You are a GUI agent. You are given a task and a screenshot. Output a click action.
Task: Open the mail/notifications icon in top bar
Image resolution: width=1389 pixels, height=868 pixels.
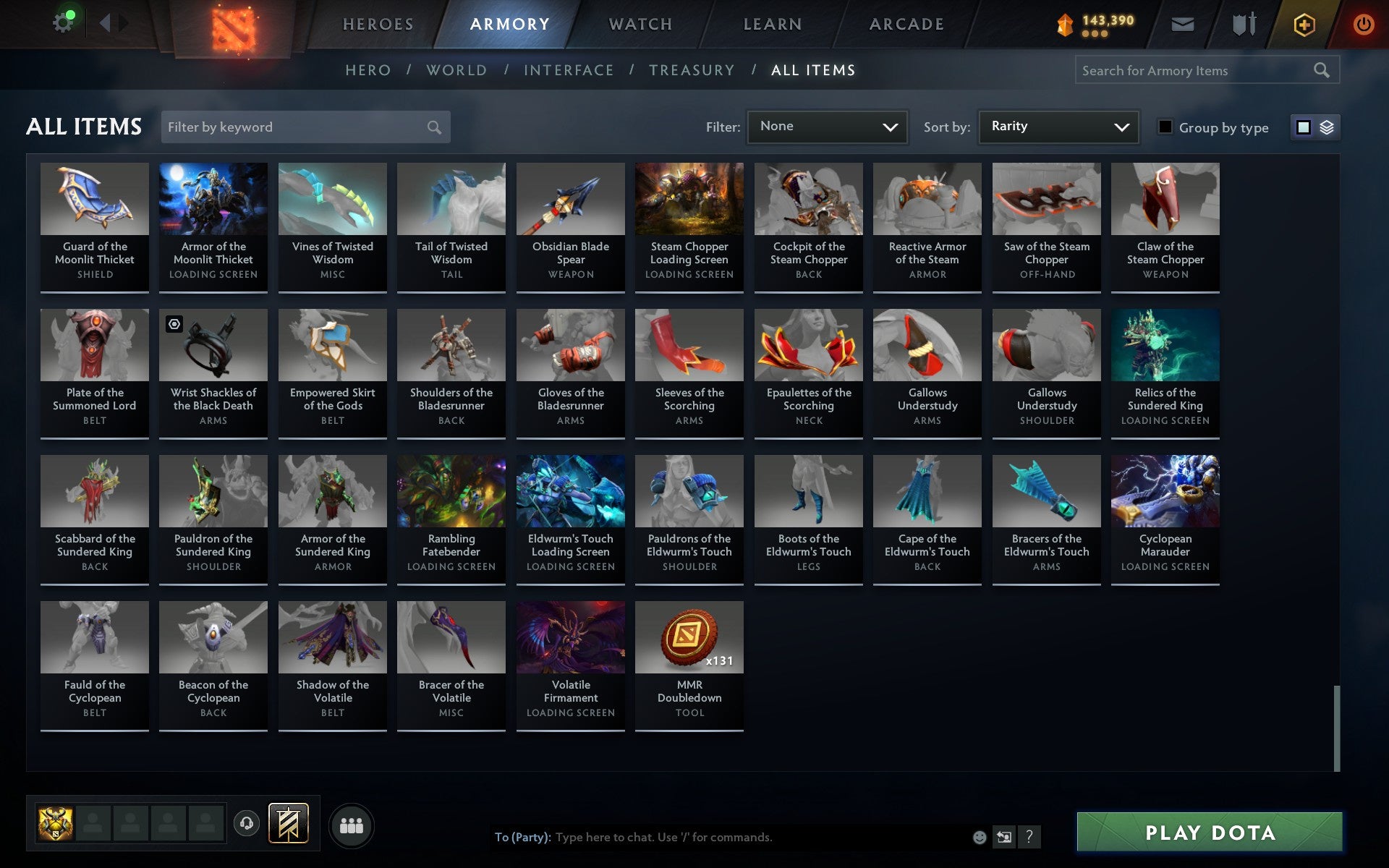point(1182,23)
